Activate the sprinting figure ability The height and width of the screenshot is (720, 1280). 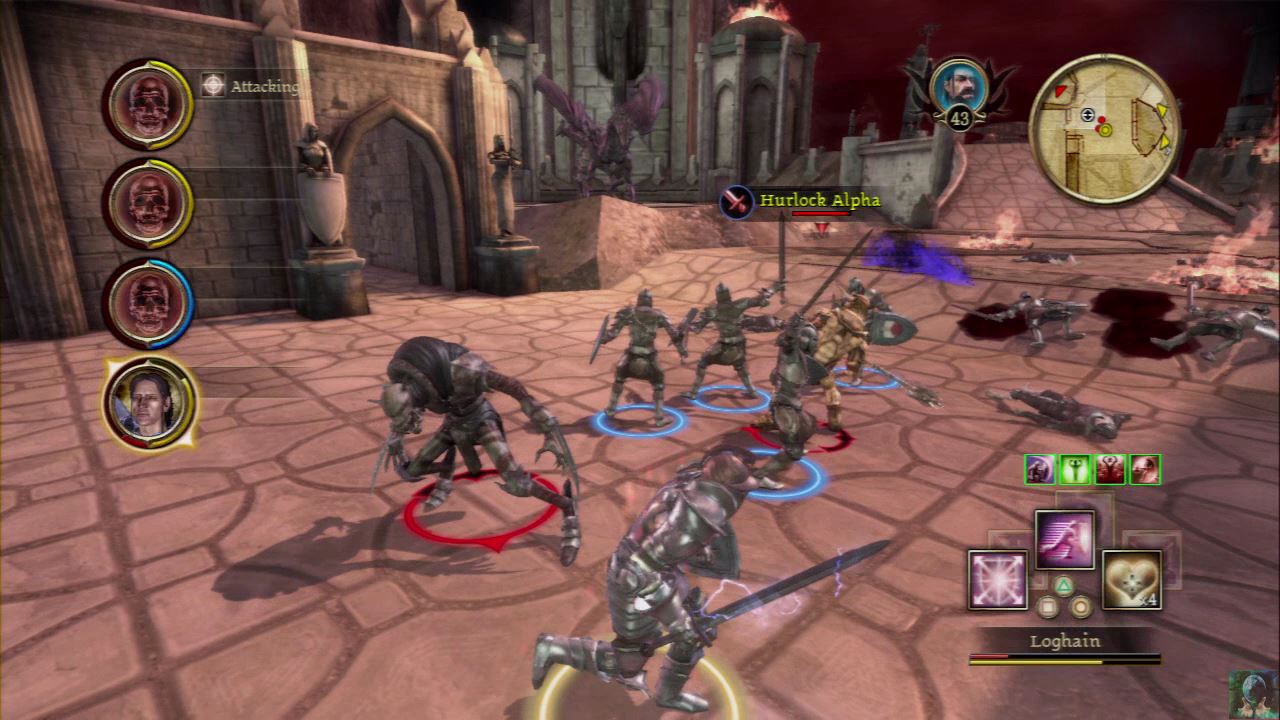tap(1064, 540)
